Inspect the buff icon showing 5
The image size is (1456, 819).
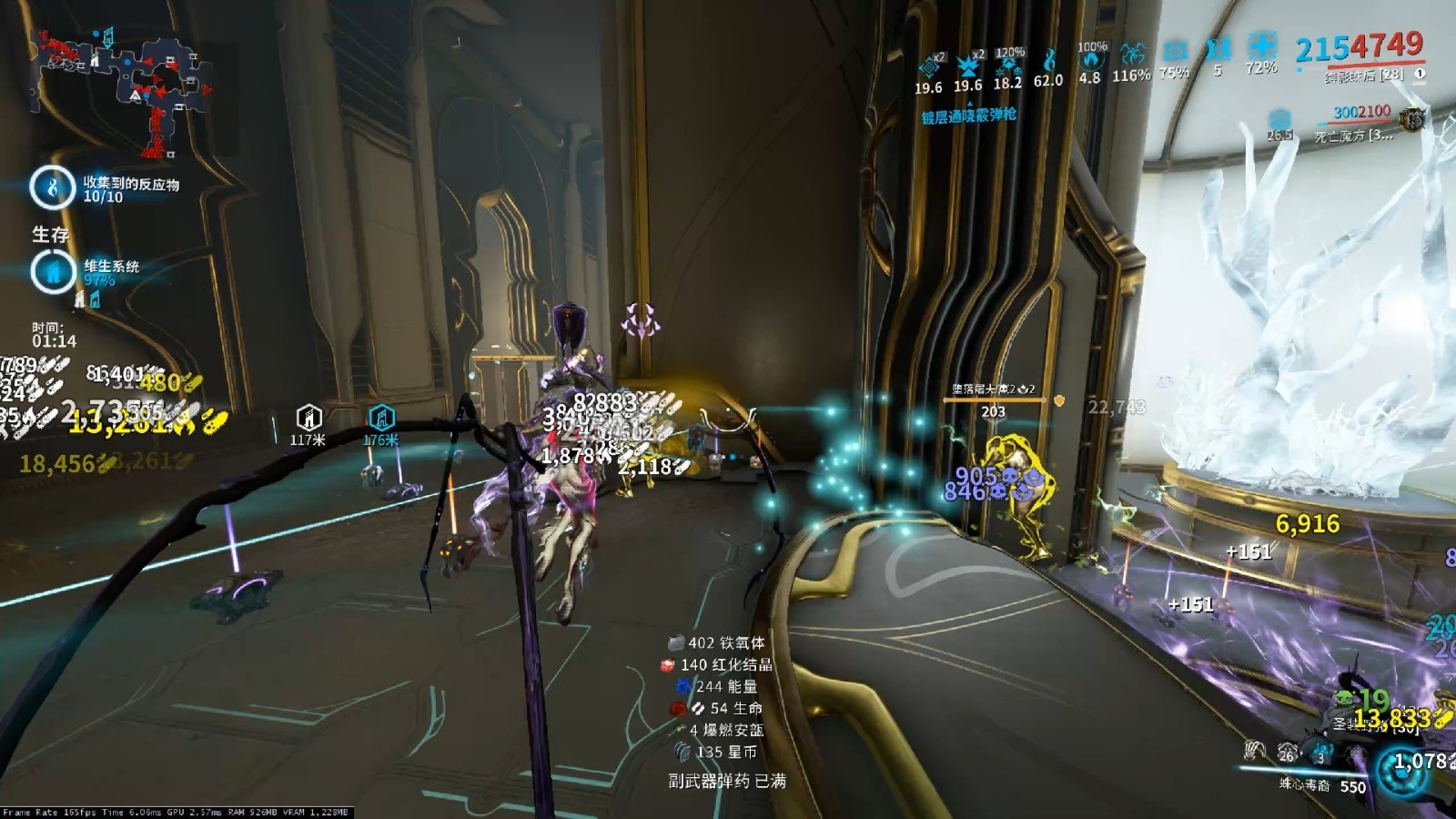point(1218,48)
